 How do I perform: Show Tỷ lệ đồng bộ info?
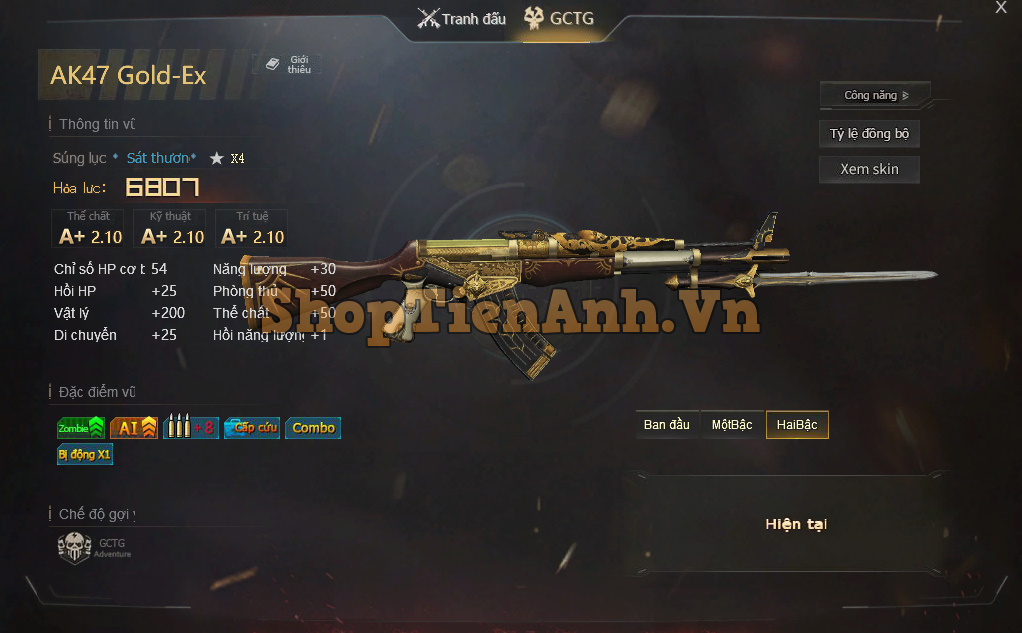tap(869, 134)
